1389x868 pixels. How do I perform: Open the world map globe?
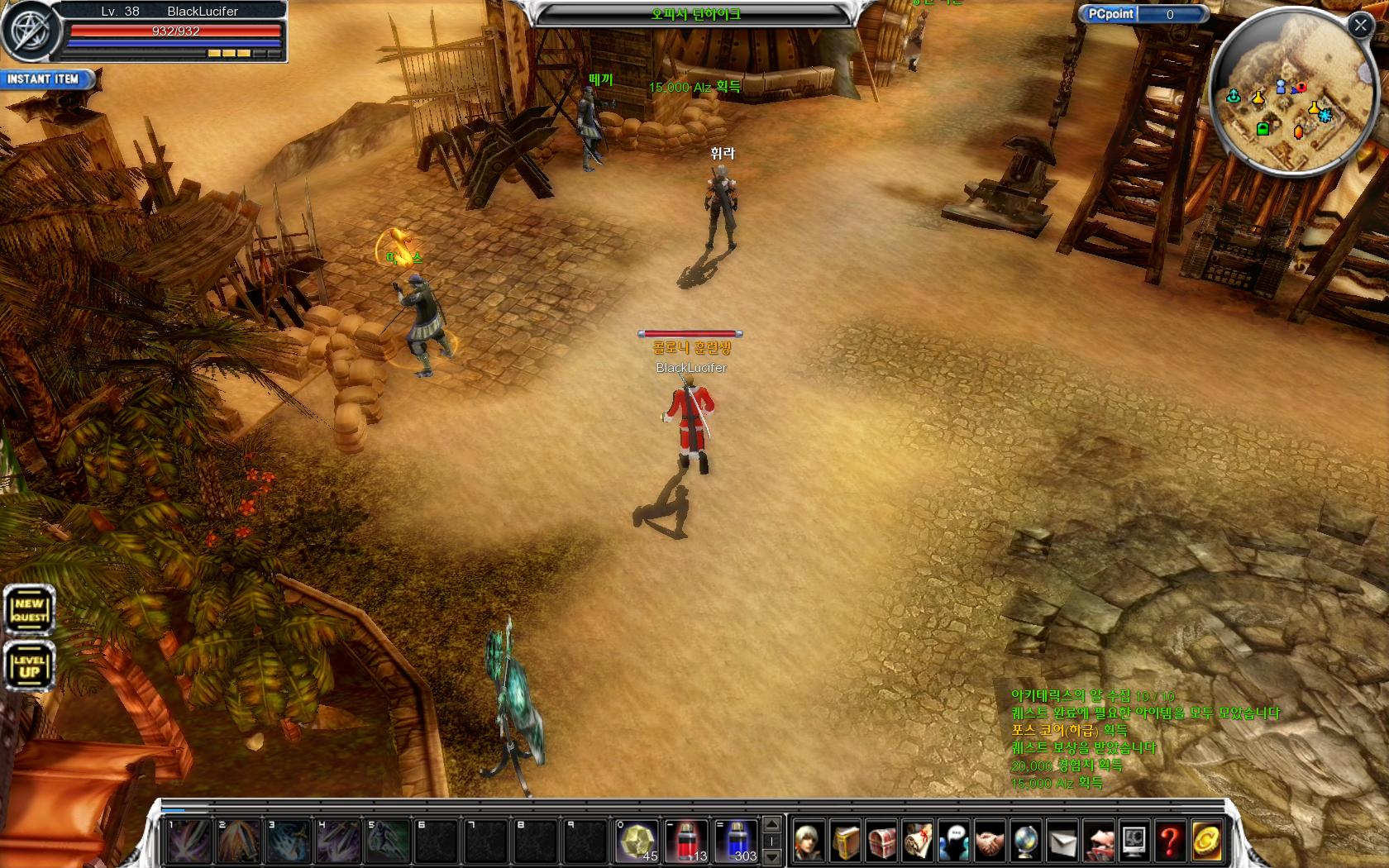[1026, 842]
